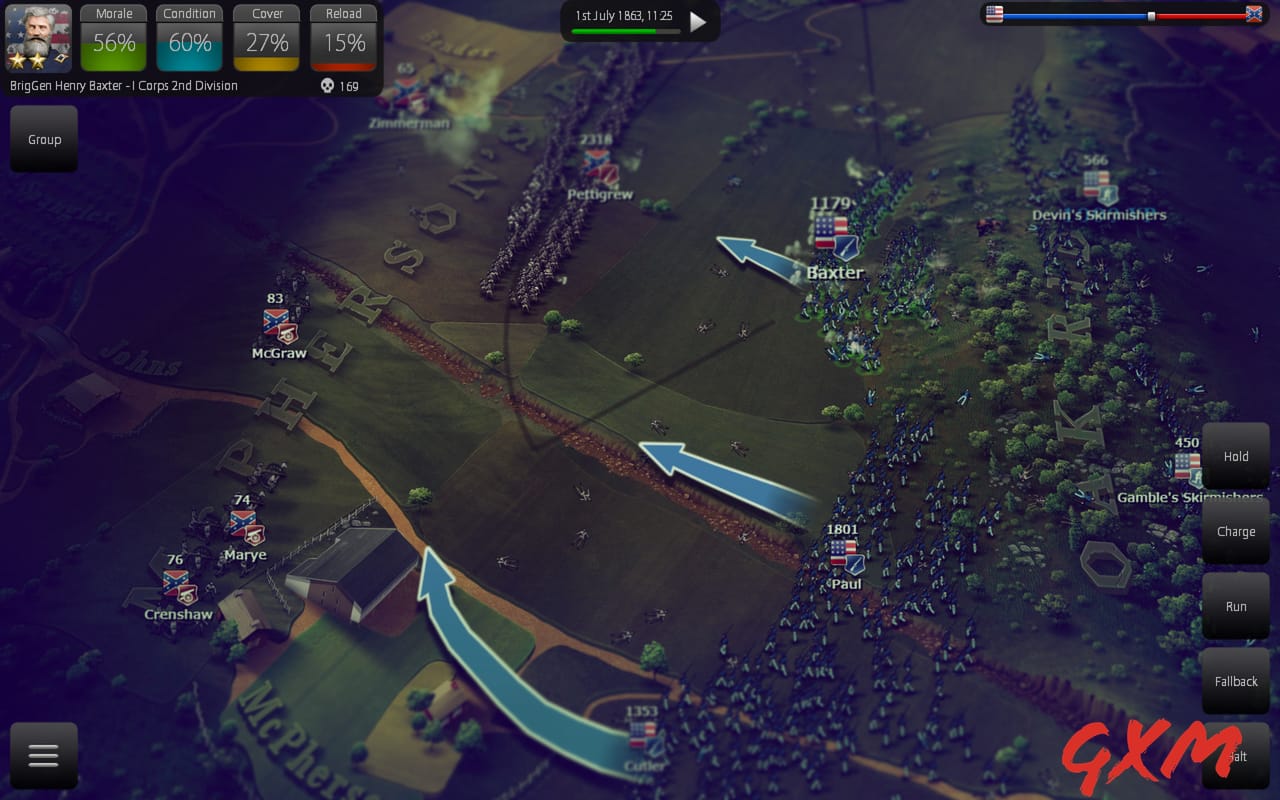This screenshot has width=1280, height=800.
Task: Click the Group button
Action: click(x=43, y=139)
